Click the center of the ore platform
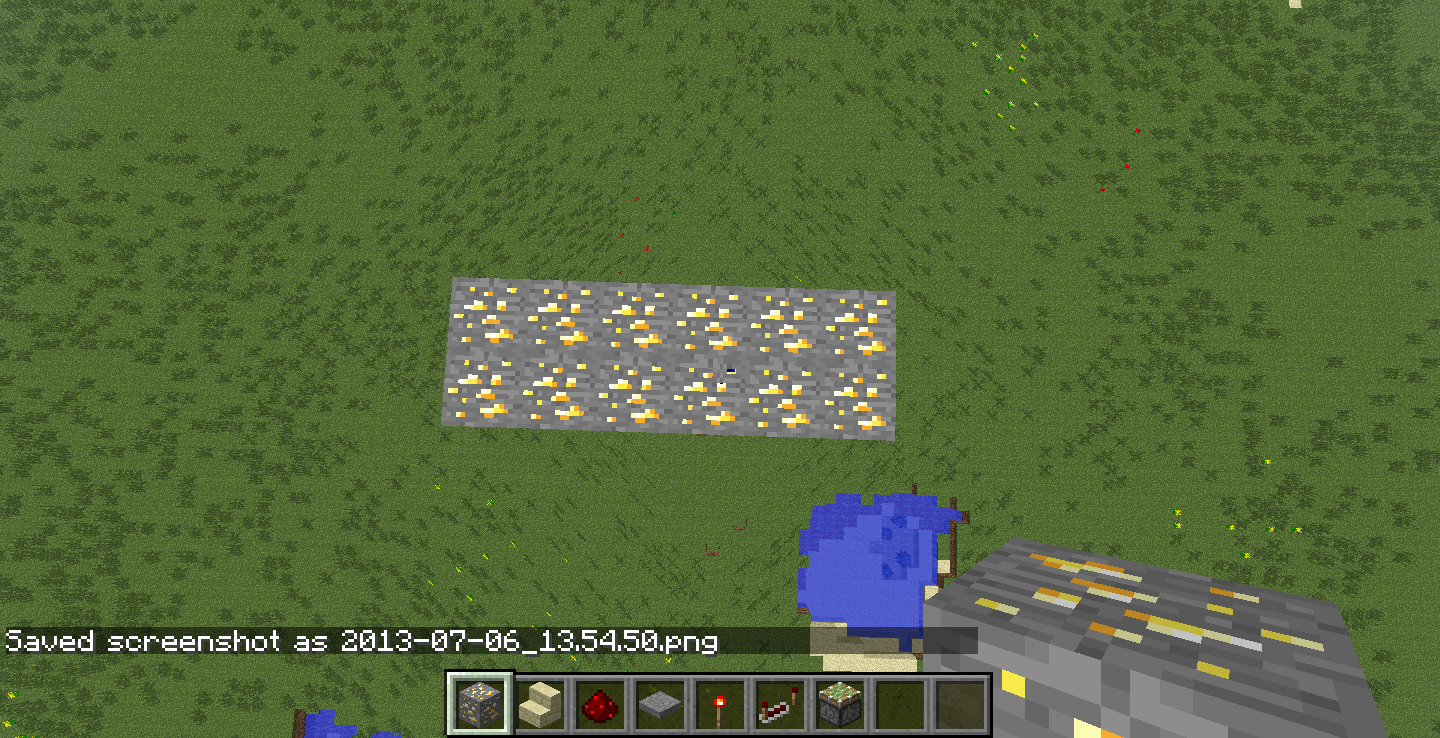Screen dimensions: 1440x738 670,360
